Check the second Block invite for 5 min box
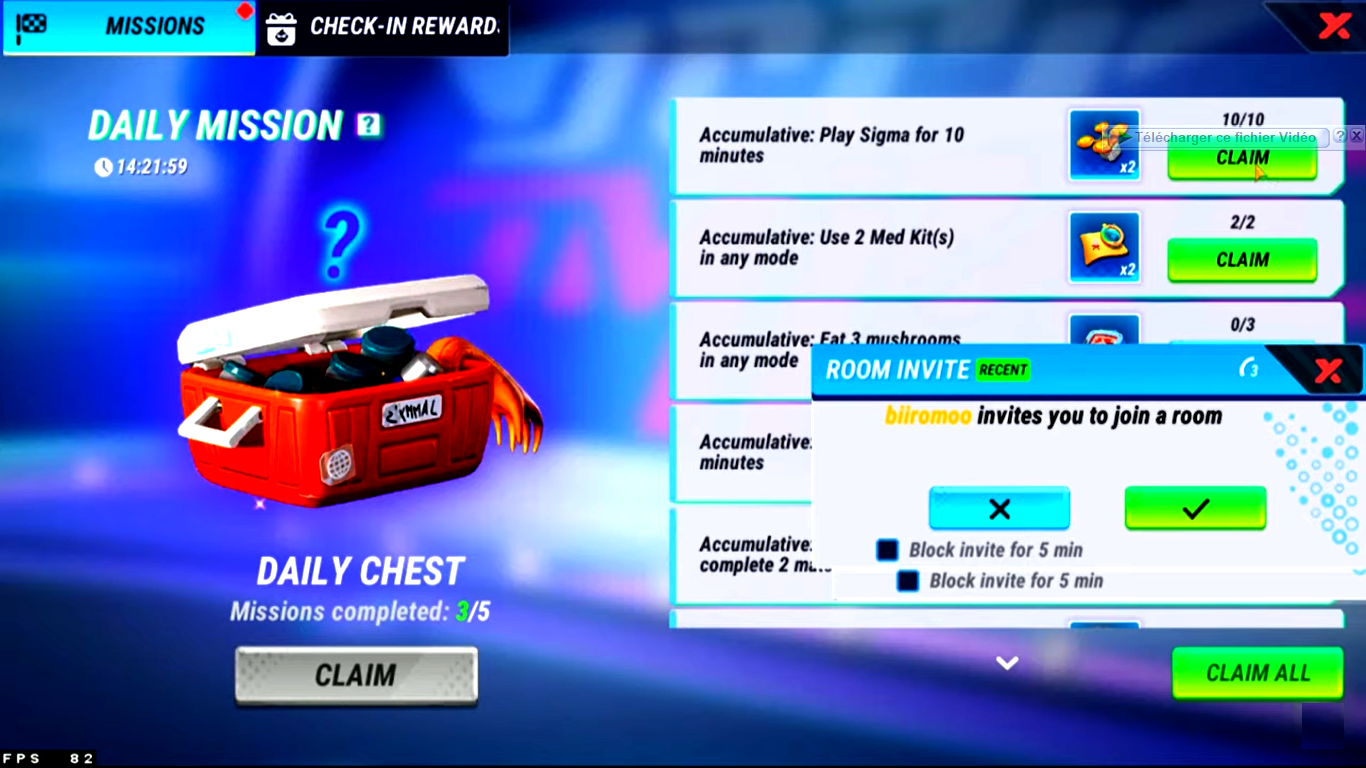Image resolution: width=1366 pixels, height=768 pixels. coord(908,580)
